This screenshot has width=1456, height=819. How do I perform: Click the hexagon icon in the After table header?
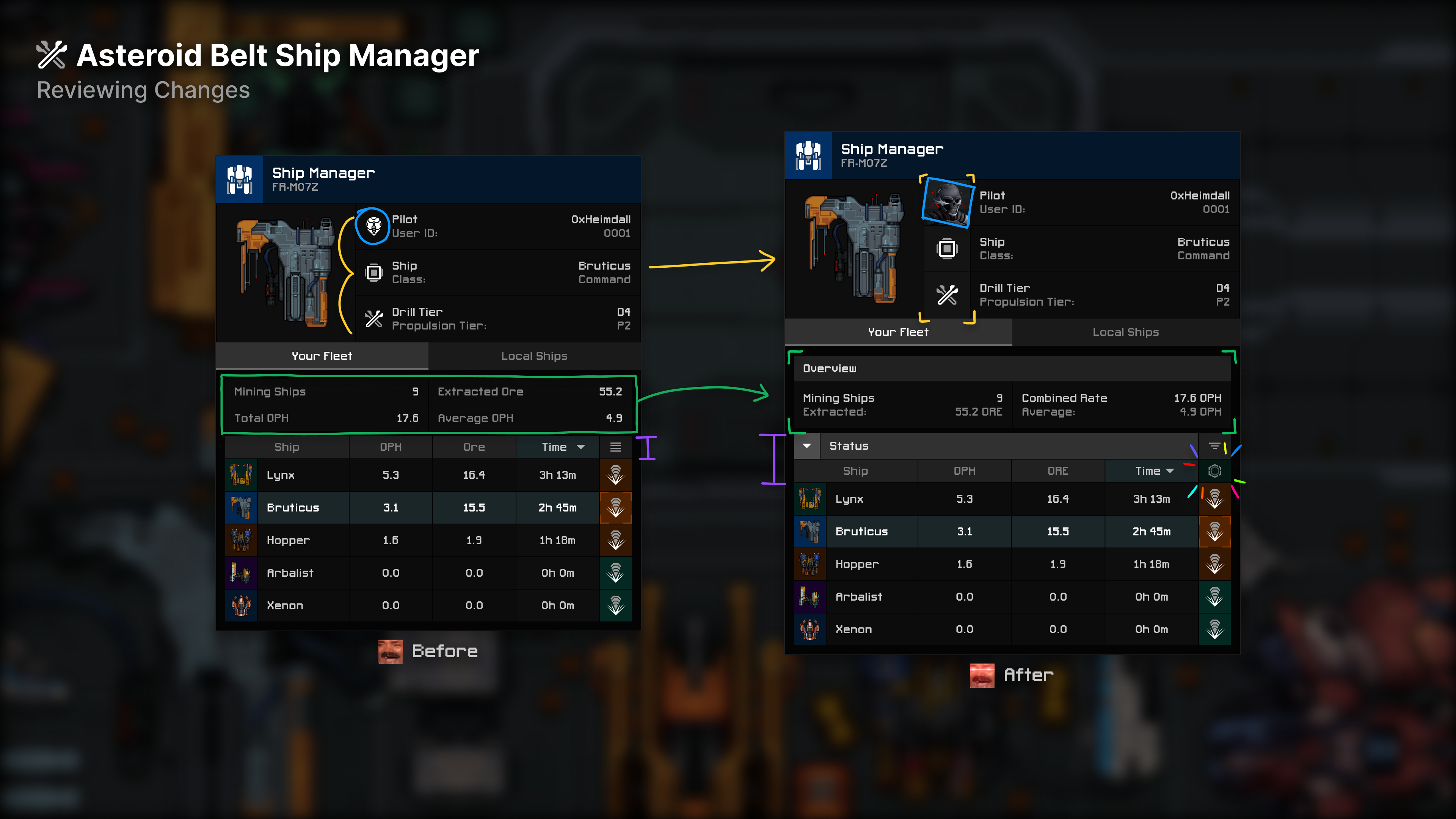point(1214,471)
